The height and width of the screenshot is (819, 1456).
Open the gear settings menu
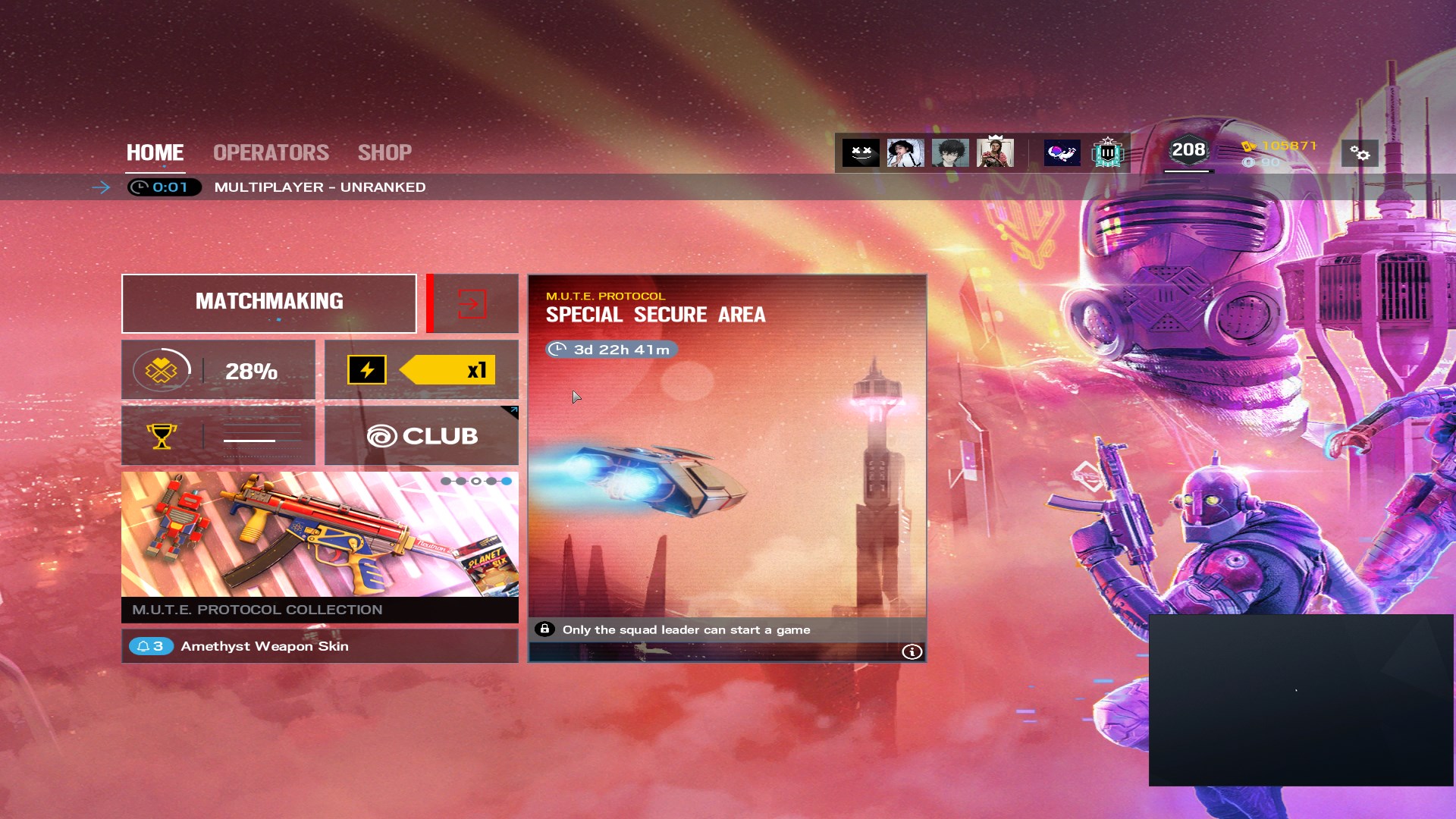pos(1360,153)
